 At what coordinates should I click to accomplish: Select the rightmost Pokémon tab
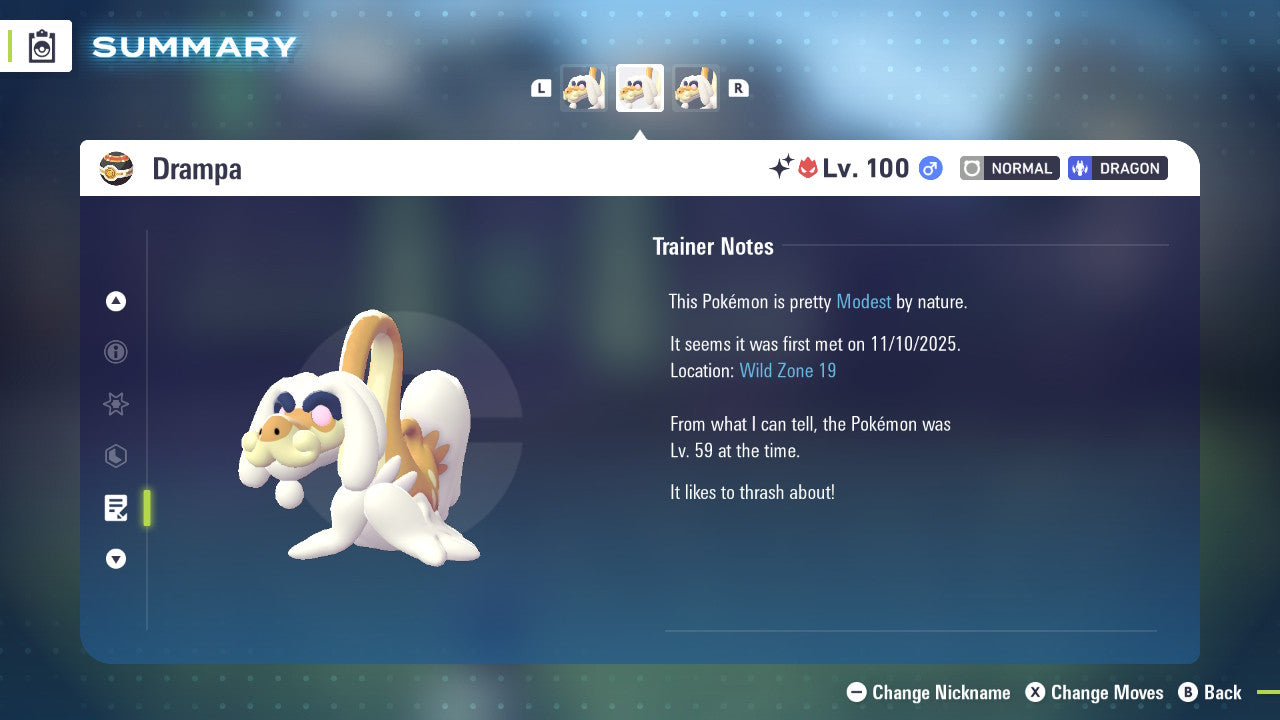coord(696,87)
